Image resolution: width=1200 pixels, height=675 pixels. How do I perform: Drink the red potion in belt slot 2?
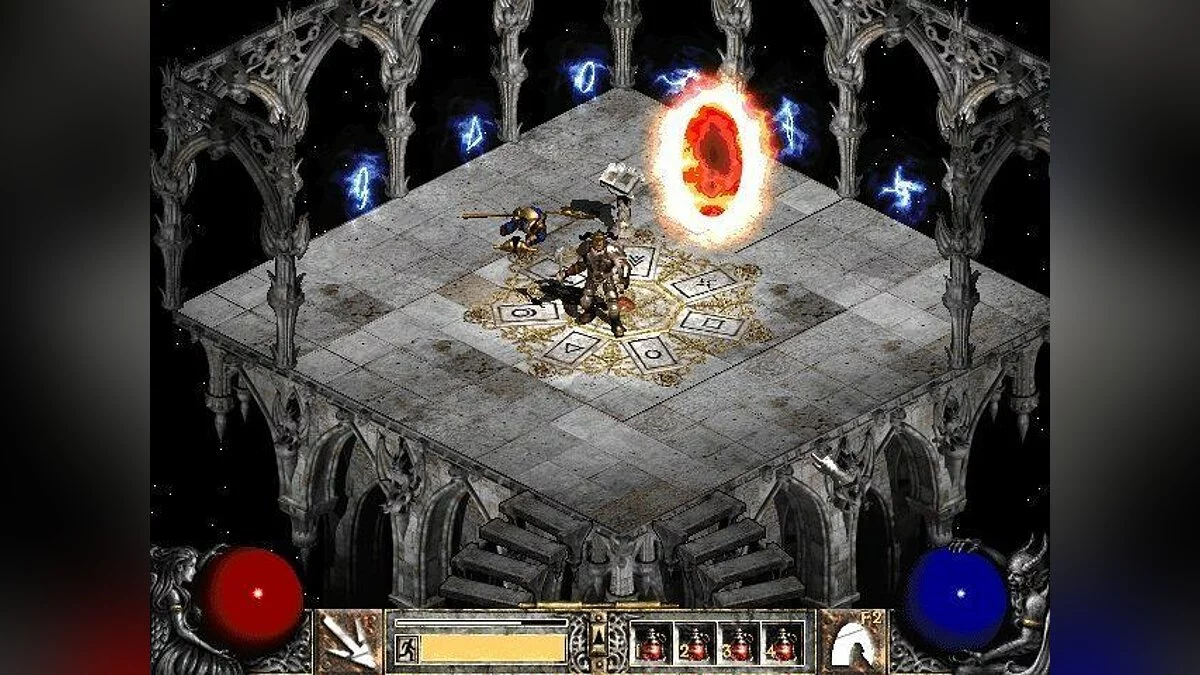click(696, 643)
